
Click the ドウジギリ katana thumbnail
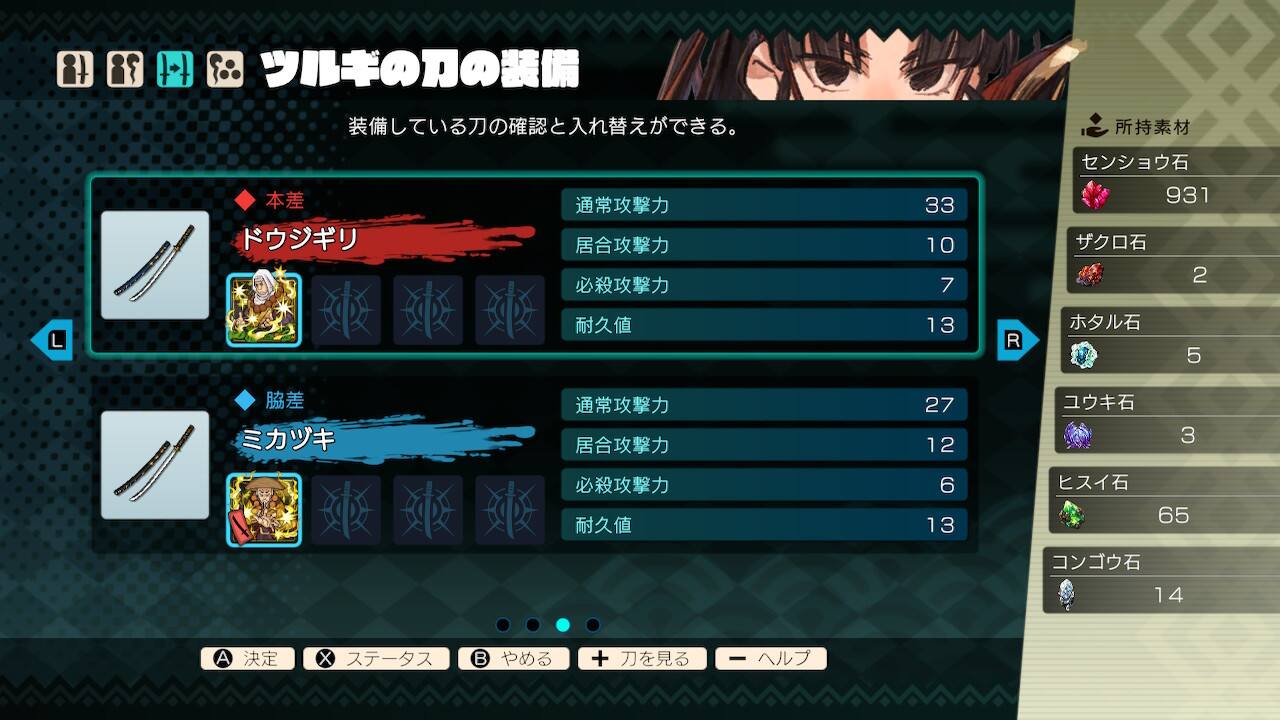pos(155,265)
